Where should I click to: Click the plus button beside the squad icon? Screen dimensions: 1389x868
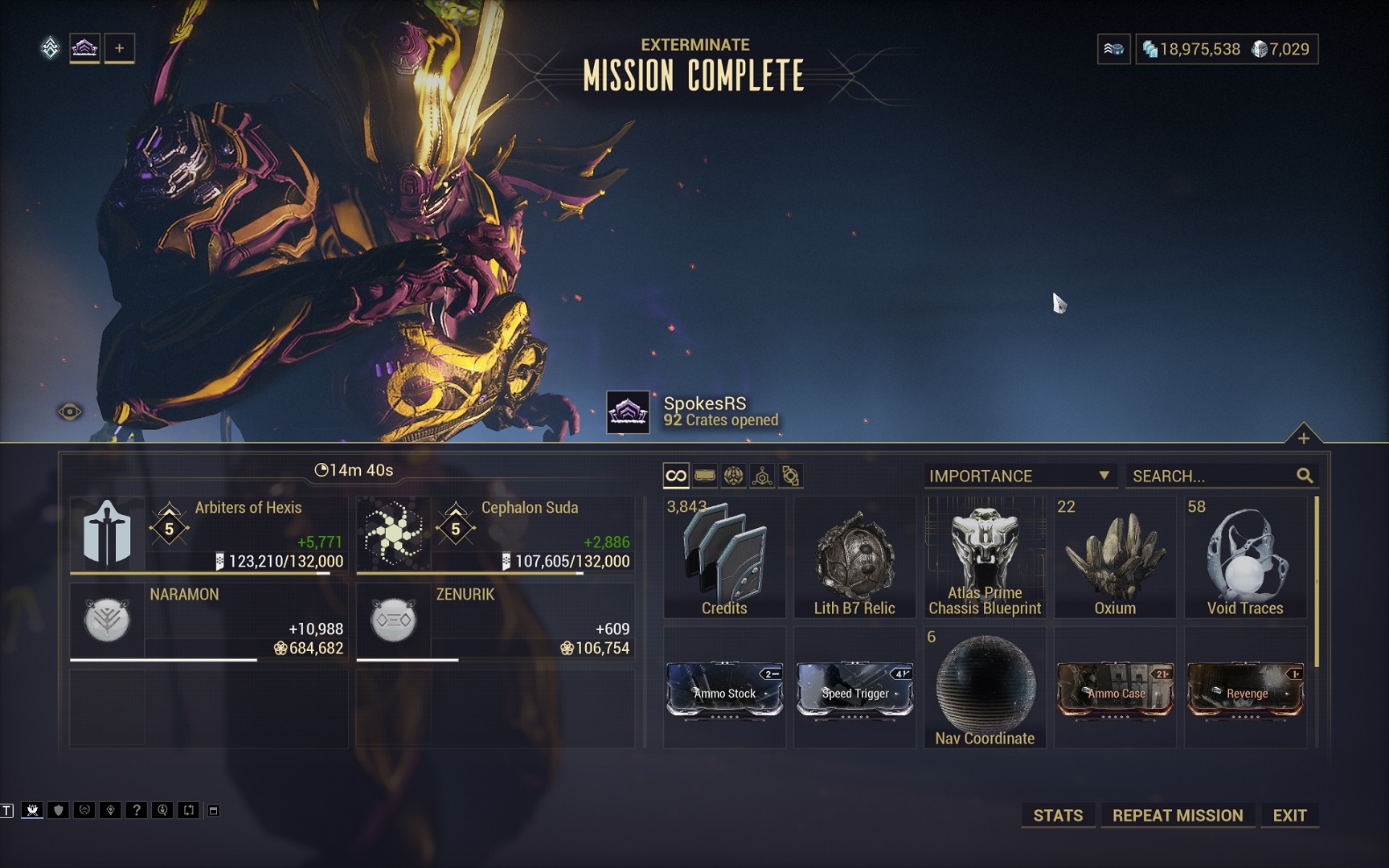[119, 48]
